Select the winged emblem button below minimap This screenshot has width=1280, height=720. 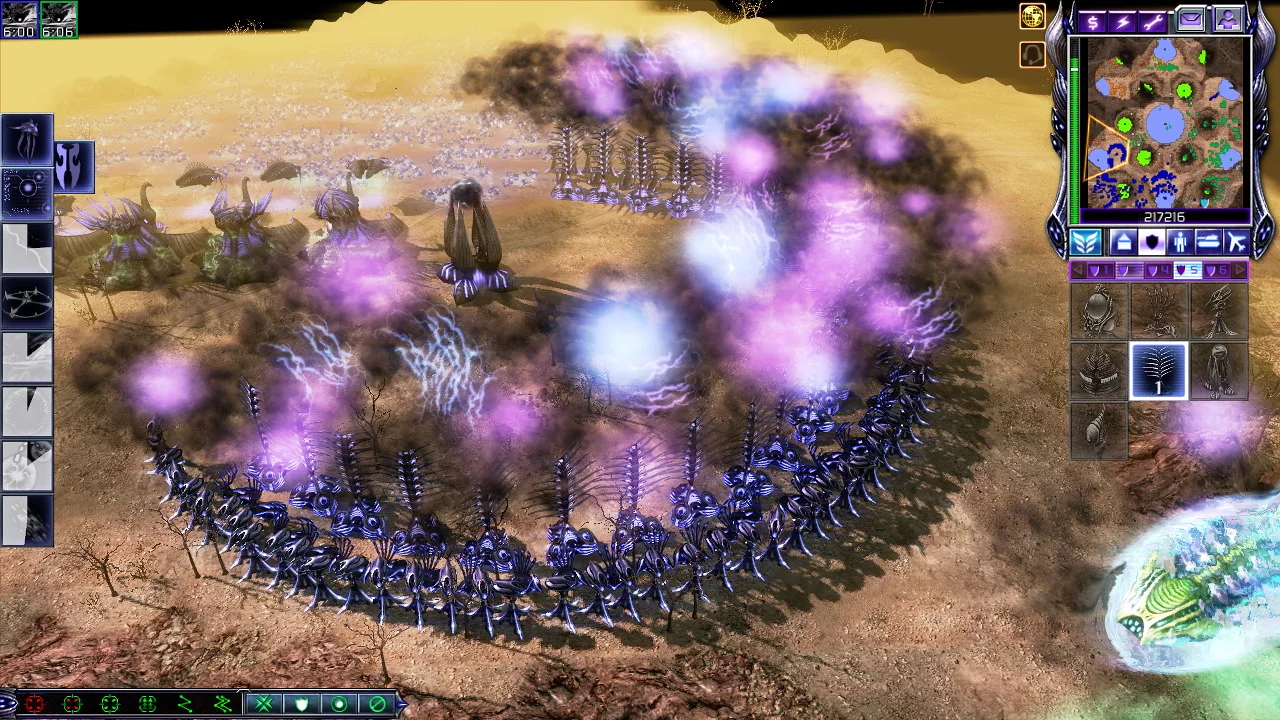(x=1086, y=242)
